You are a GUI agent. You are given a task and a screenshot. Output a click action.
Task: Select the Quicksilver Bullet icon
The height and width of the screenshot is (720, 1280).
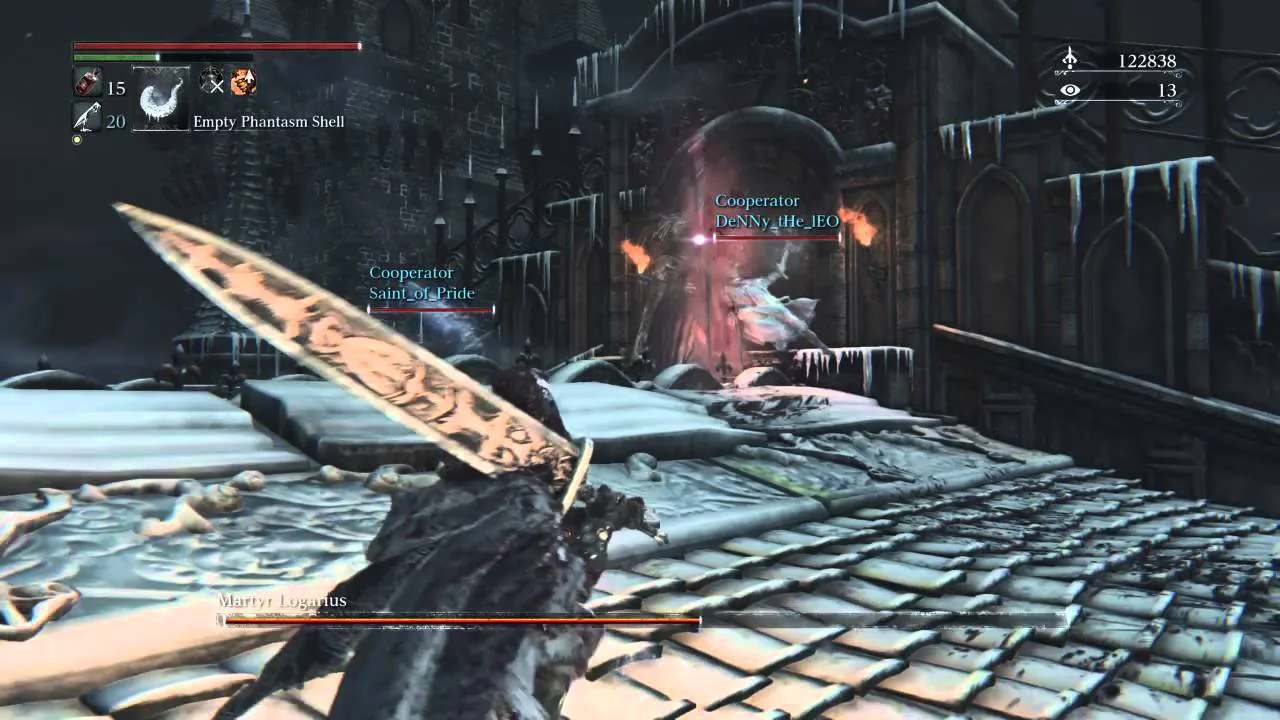click(86, 119)
